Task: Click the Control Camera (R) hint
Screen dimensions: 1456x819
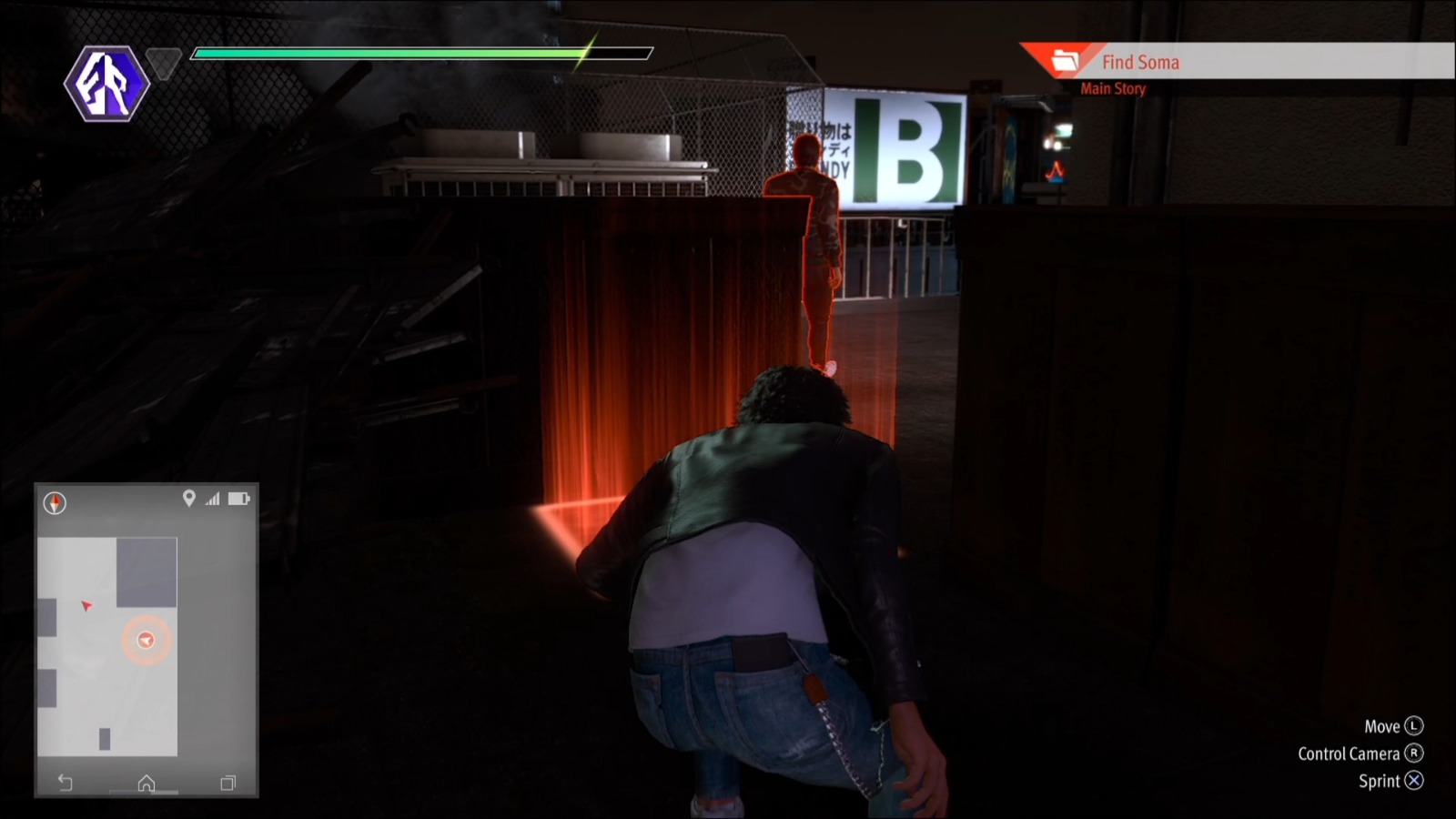Action: (1359, 753)
